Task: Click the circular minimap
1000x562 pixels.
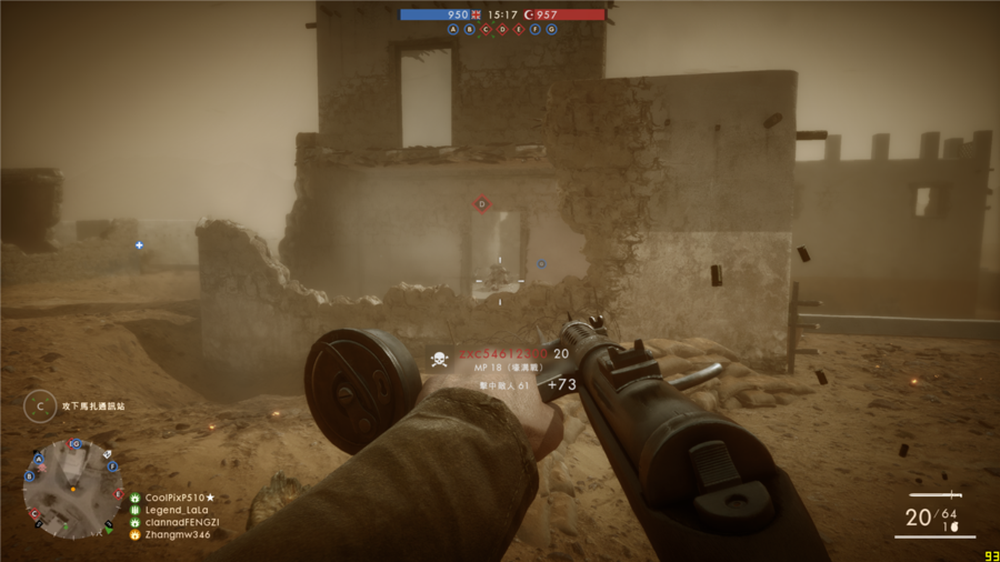Action: pyautogui.click(x=73, y=489)
